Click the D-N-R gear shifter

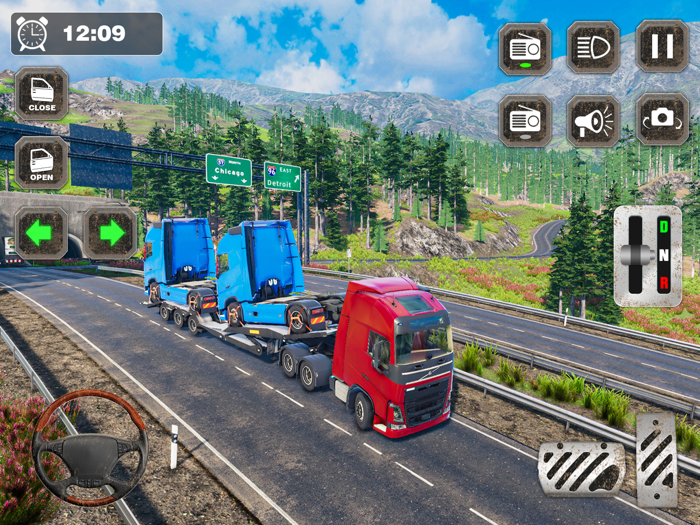click(647, 256)
